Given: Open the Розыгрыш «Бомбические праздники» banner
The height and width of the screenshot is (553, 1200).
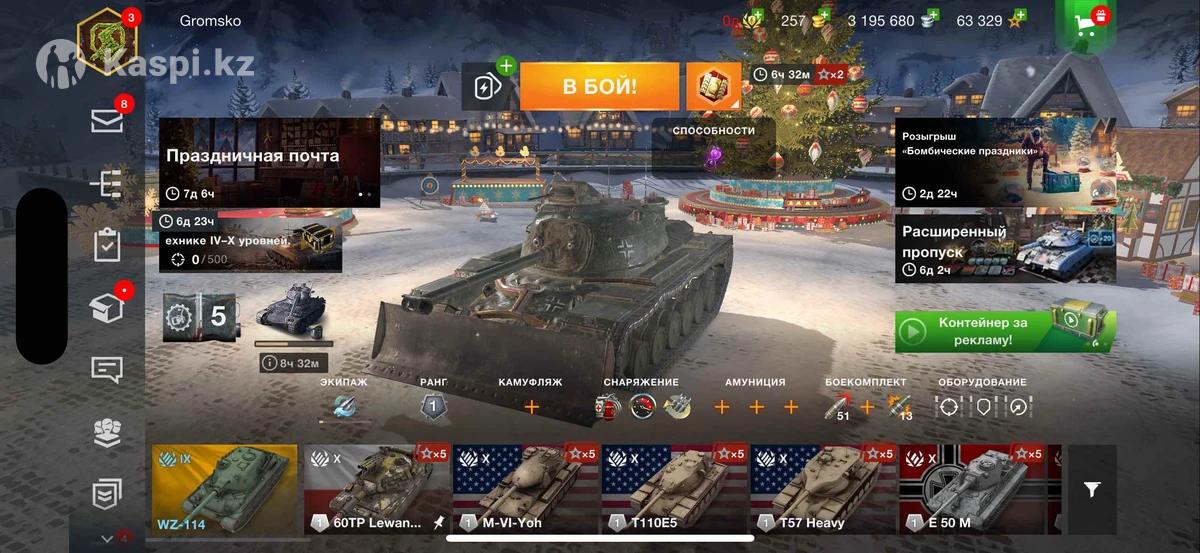Looking at the screenshot, I should click(1004, 161).
